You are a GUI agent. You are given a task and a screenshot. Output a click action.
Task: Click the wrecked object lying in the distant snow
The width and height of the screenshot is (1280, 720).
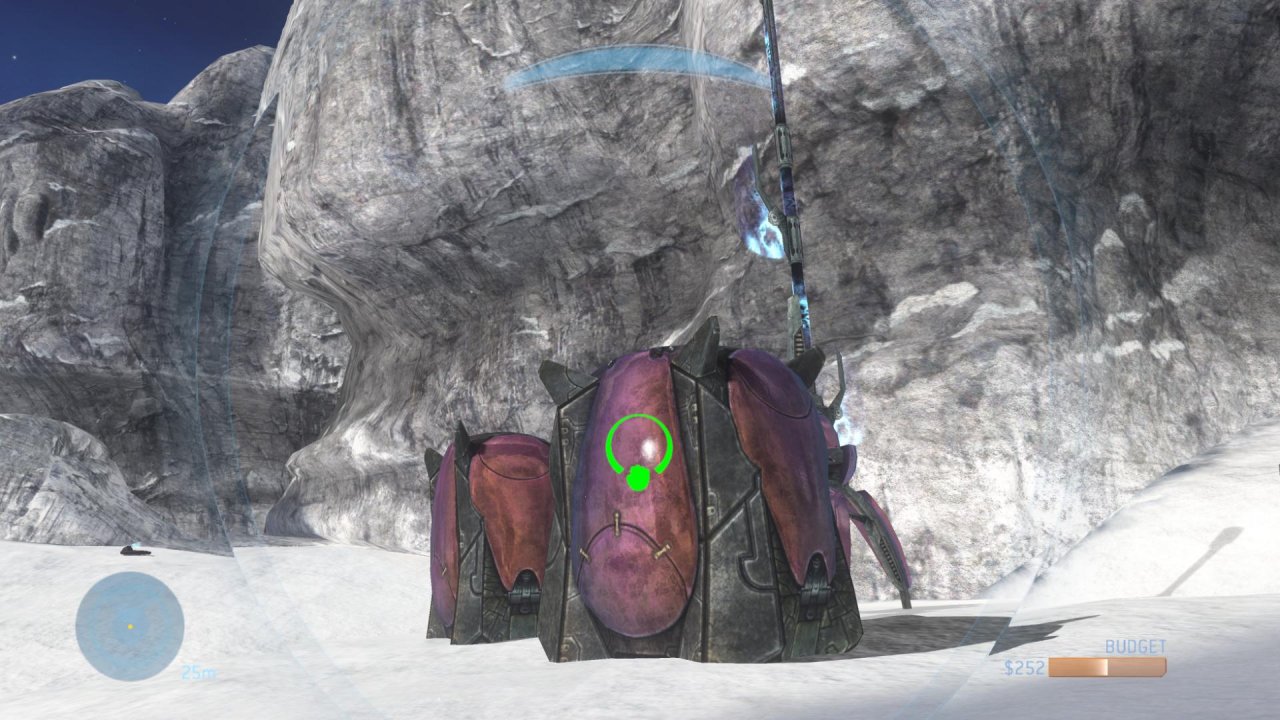[x=135, y=549]
